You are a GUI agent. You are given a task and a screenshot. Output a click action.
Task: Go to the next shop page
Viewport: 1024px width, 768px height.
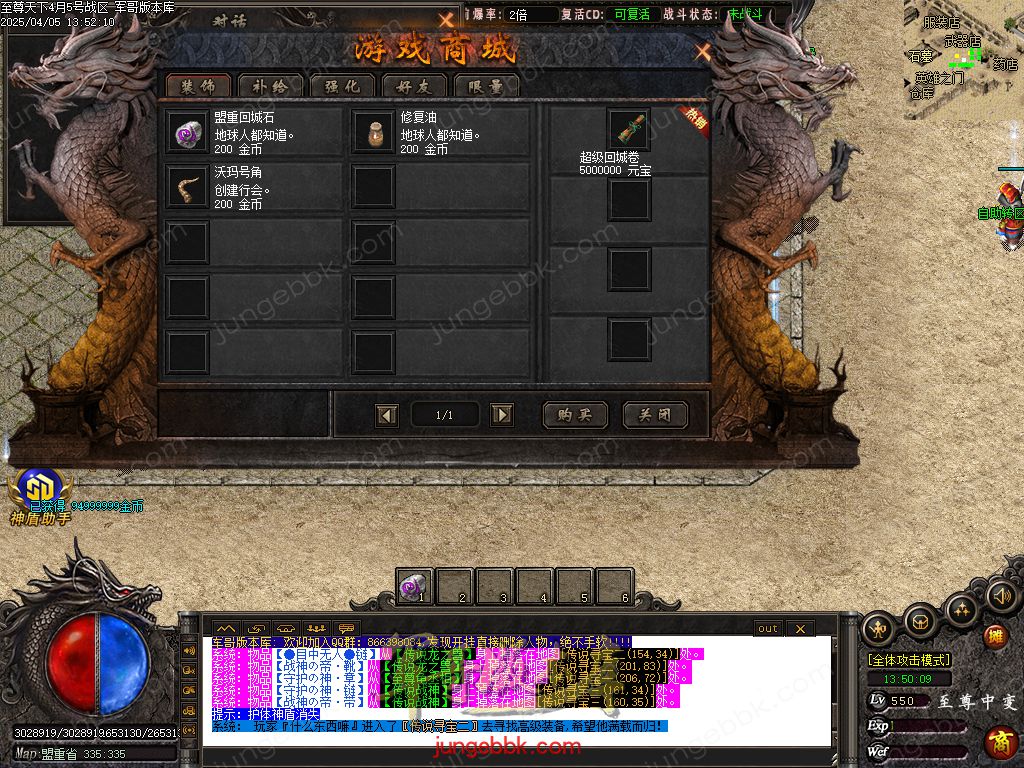point(502,415)
